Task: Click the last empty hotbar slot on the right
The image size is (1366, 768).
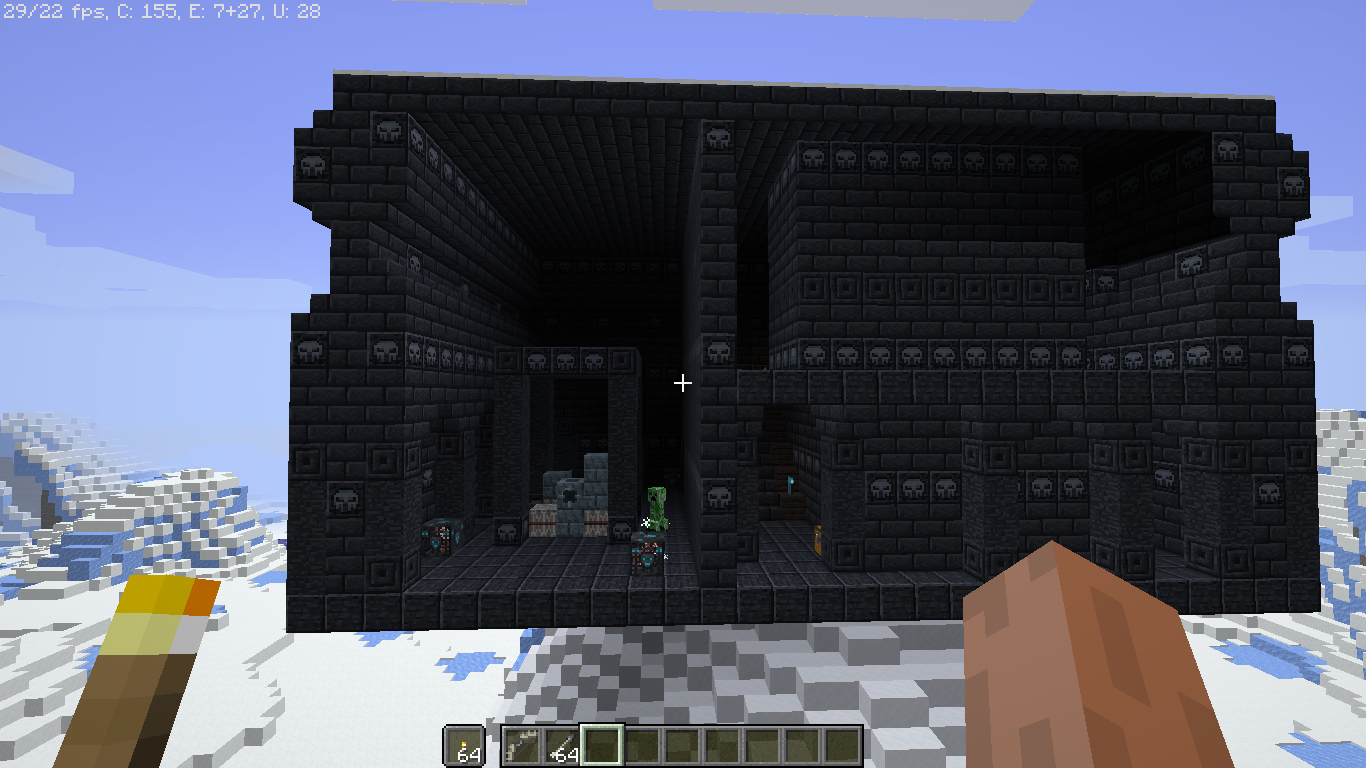Action: [843, 745]
